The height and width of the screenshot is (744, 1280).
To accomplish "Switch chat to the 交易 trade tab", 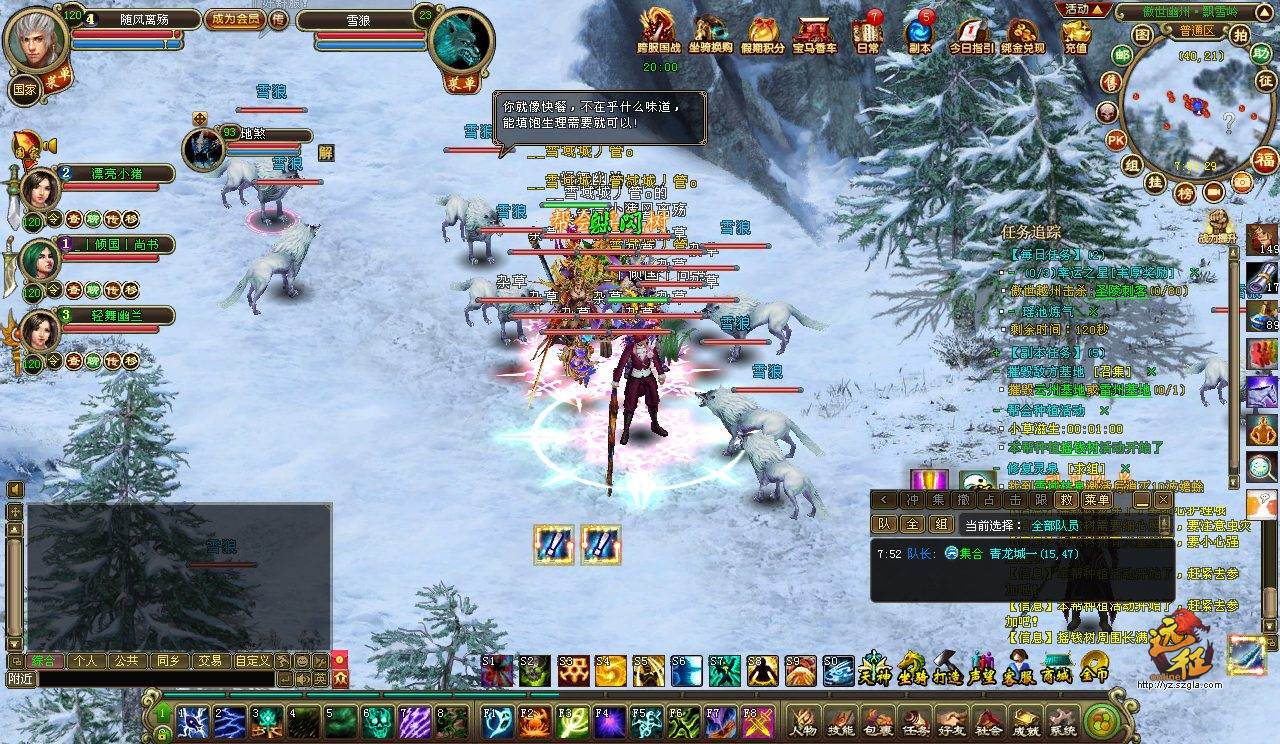I will pyautogui.click(x=209, y=661).
